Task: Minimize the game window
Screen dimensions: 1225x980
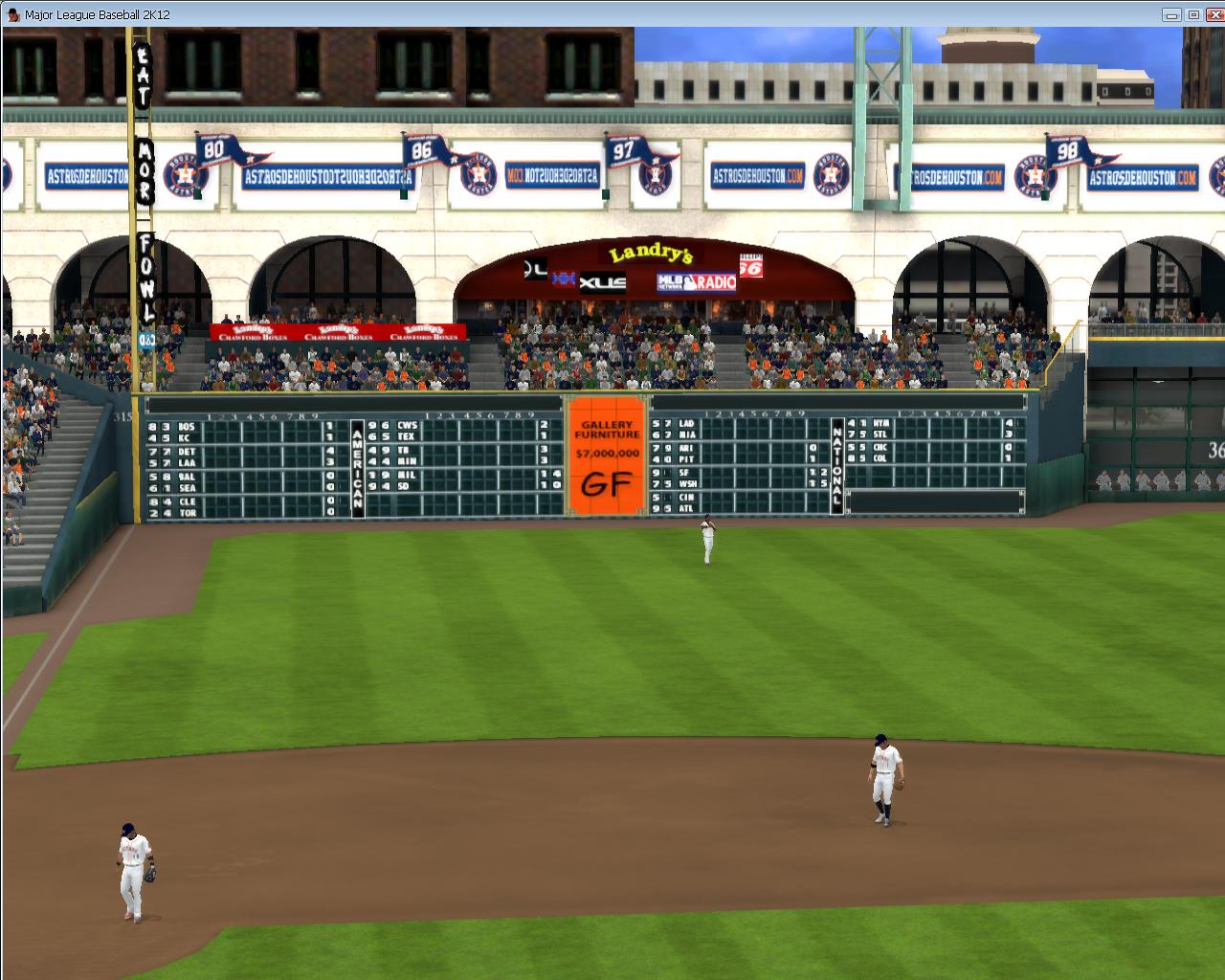Action: pyautogui.click(x=1172, y=14)
